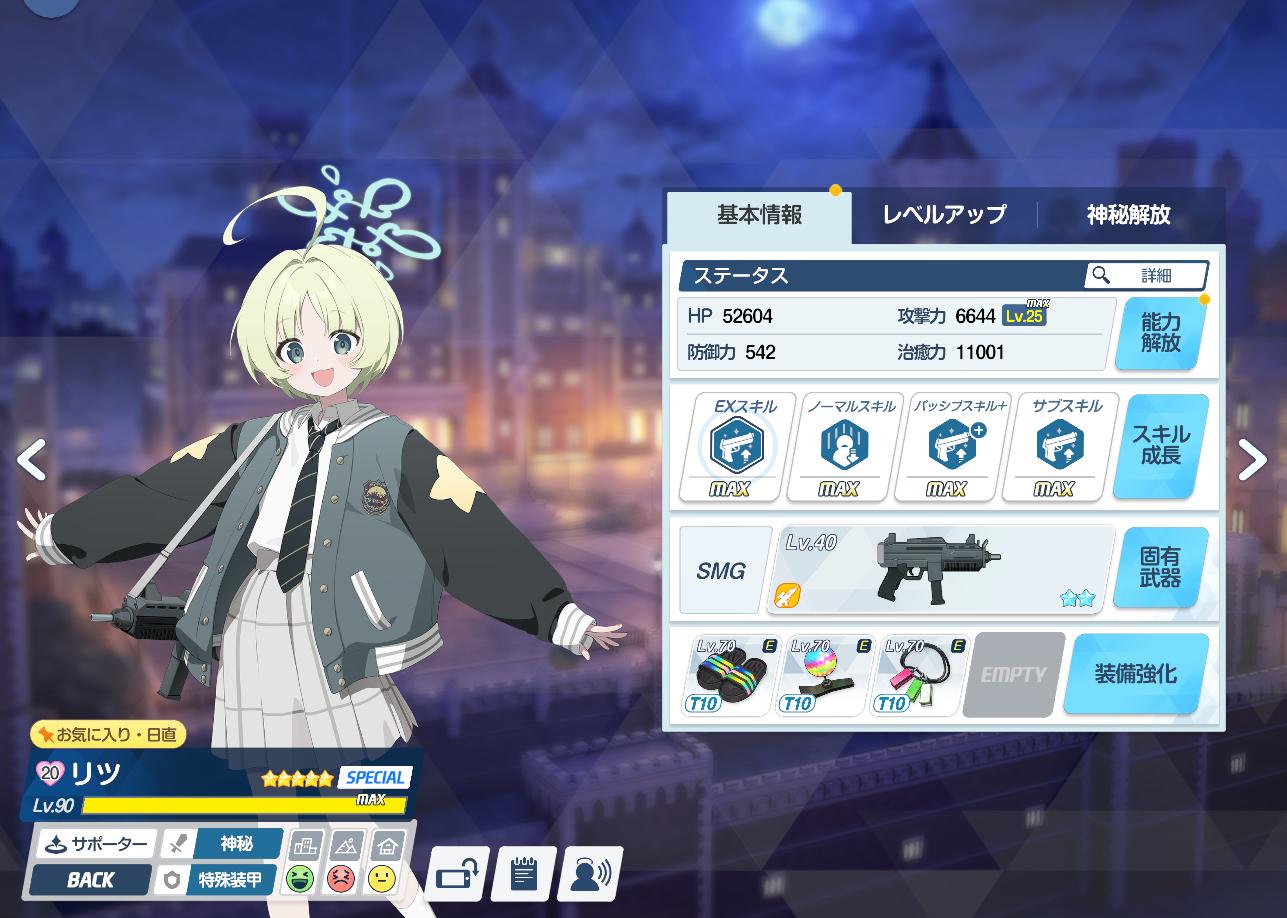Open the 神秘解放 tab

coord(1128,215)
